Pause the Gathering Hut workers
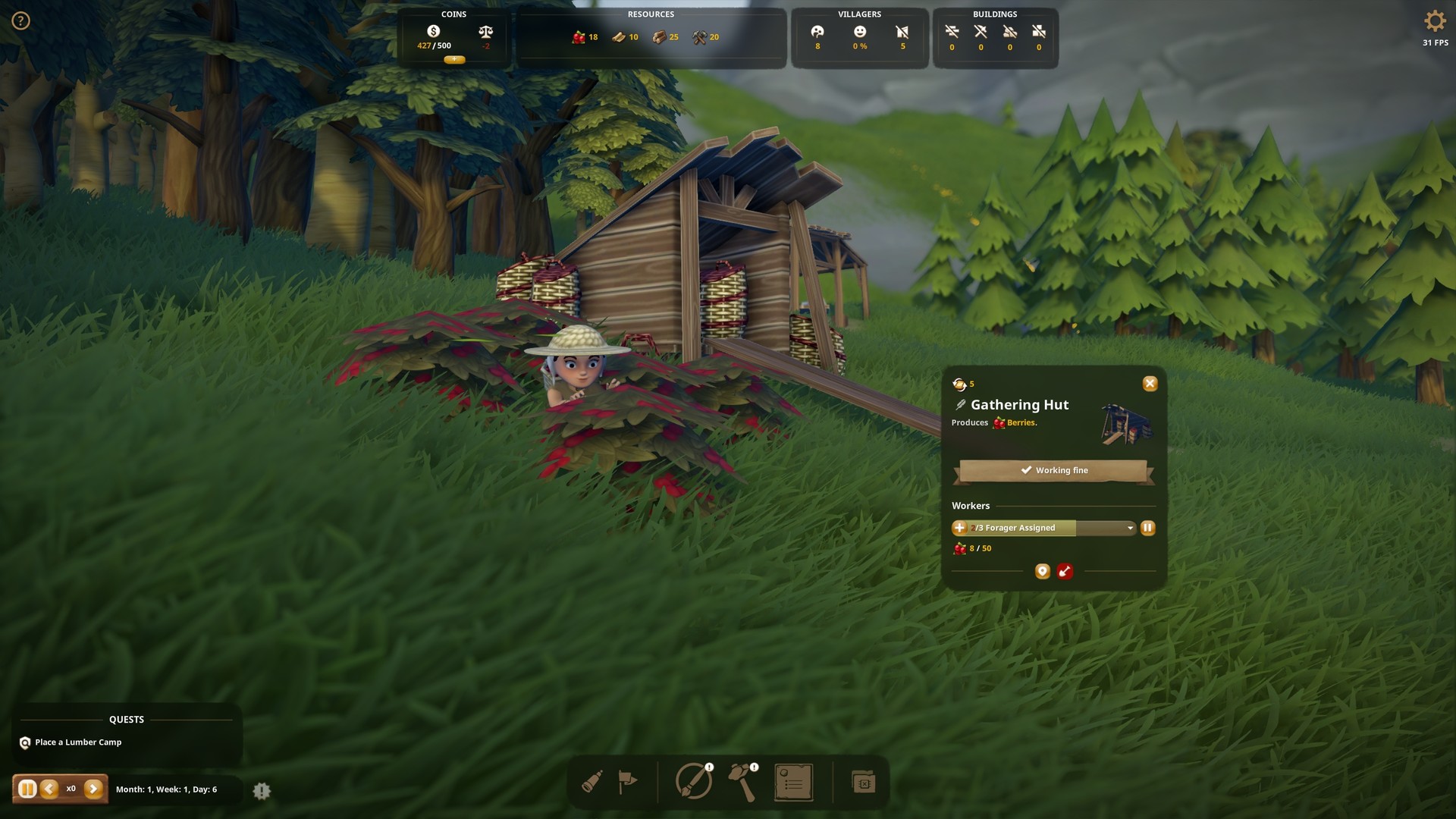Viewport: 1456px width, 819px height. pyautogui.click(x=1147, y=528)
